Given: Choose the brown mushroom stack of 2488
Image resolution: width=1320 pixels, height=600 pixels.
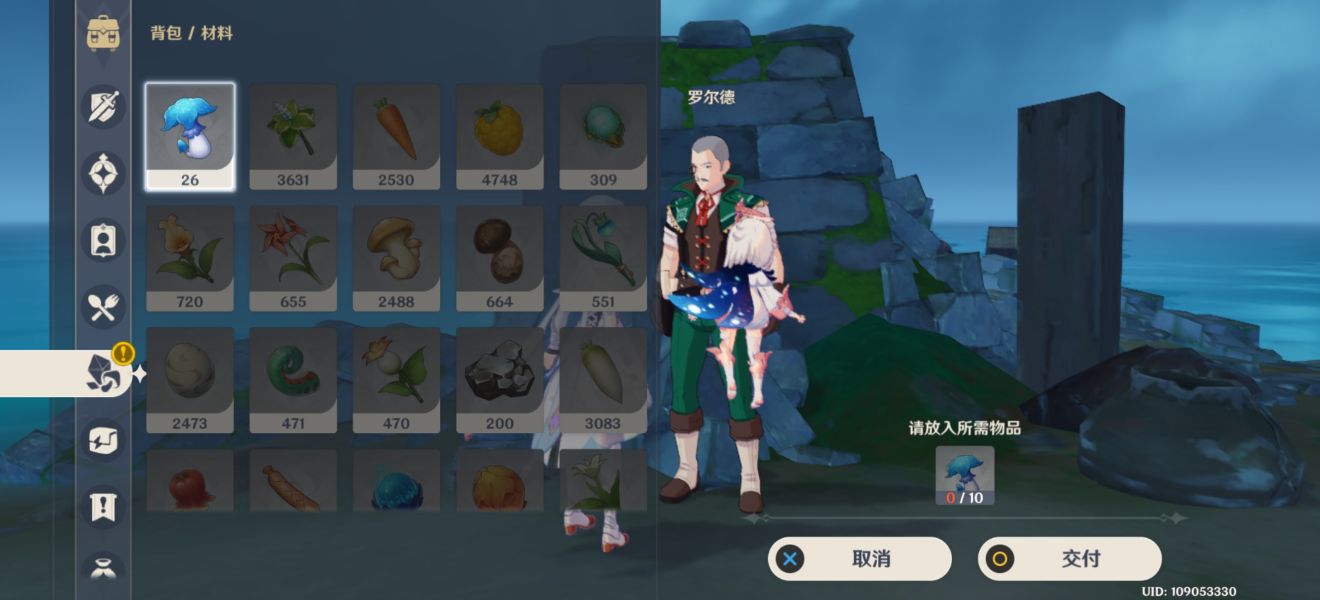Looking at the screenshot, I should click(396, 257).
